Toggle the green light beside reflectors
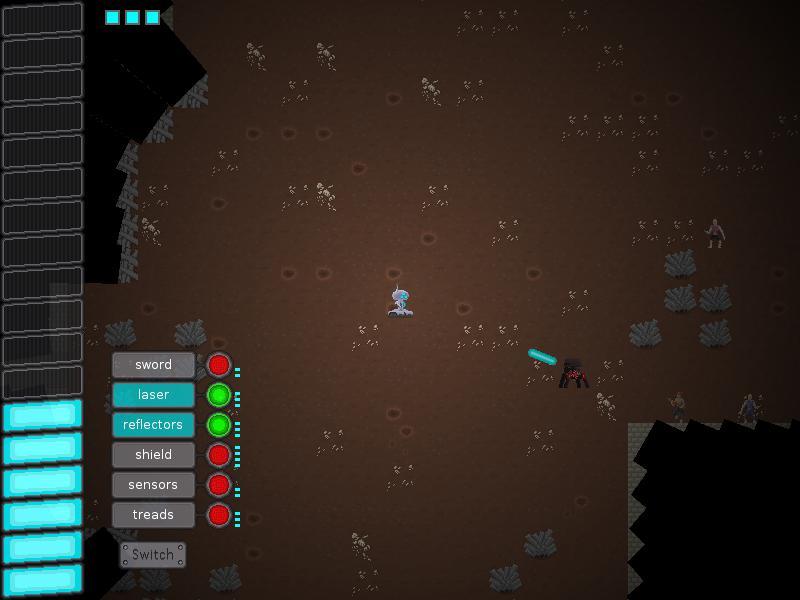Screen dimensions: 800x600 coord(219,425)
